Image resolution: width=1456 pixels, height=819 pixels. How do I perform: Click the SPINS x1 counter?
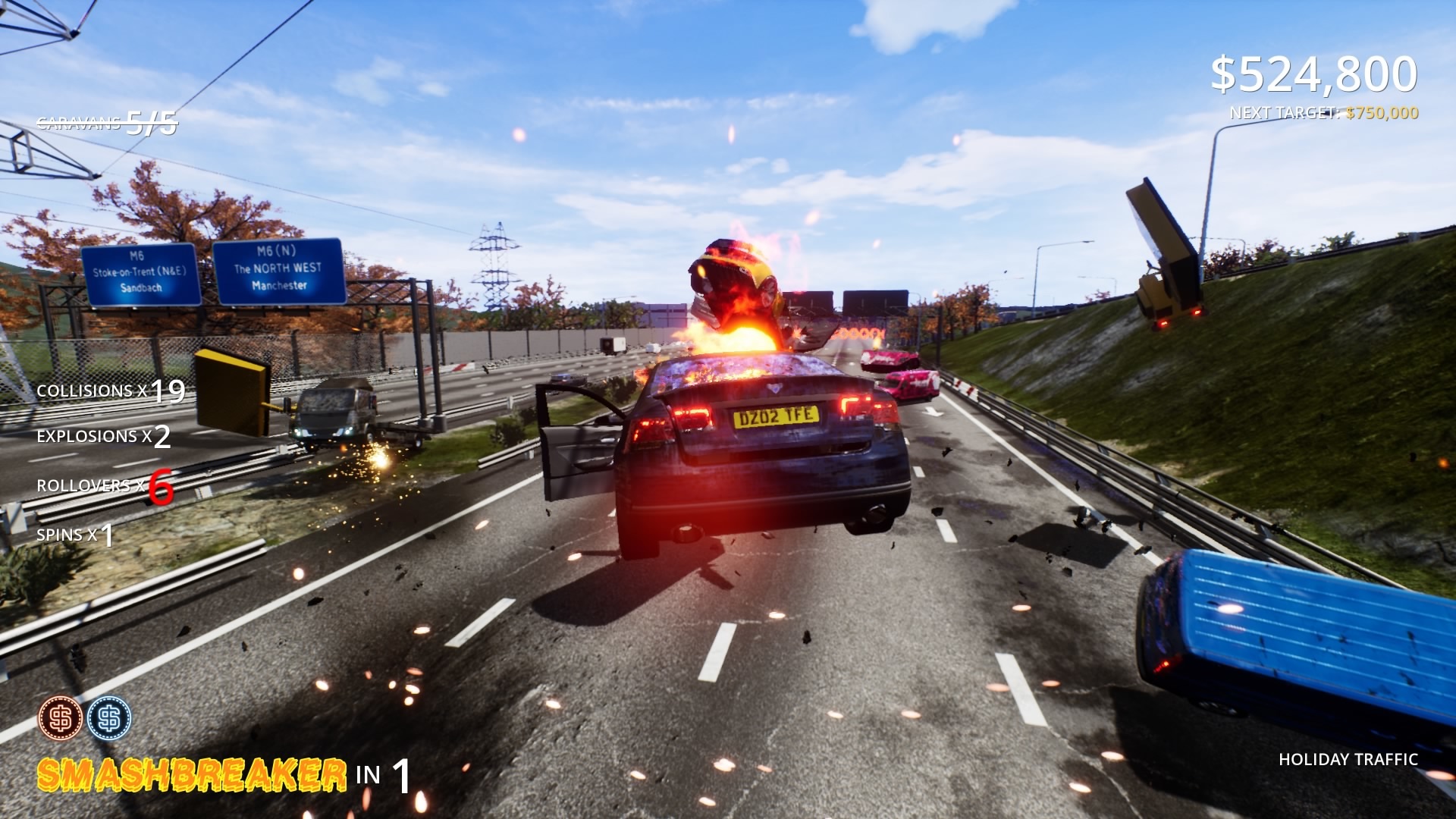[74, 535]
